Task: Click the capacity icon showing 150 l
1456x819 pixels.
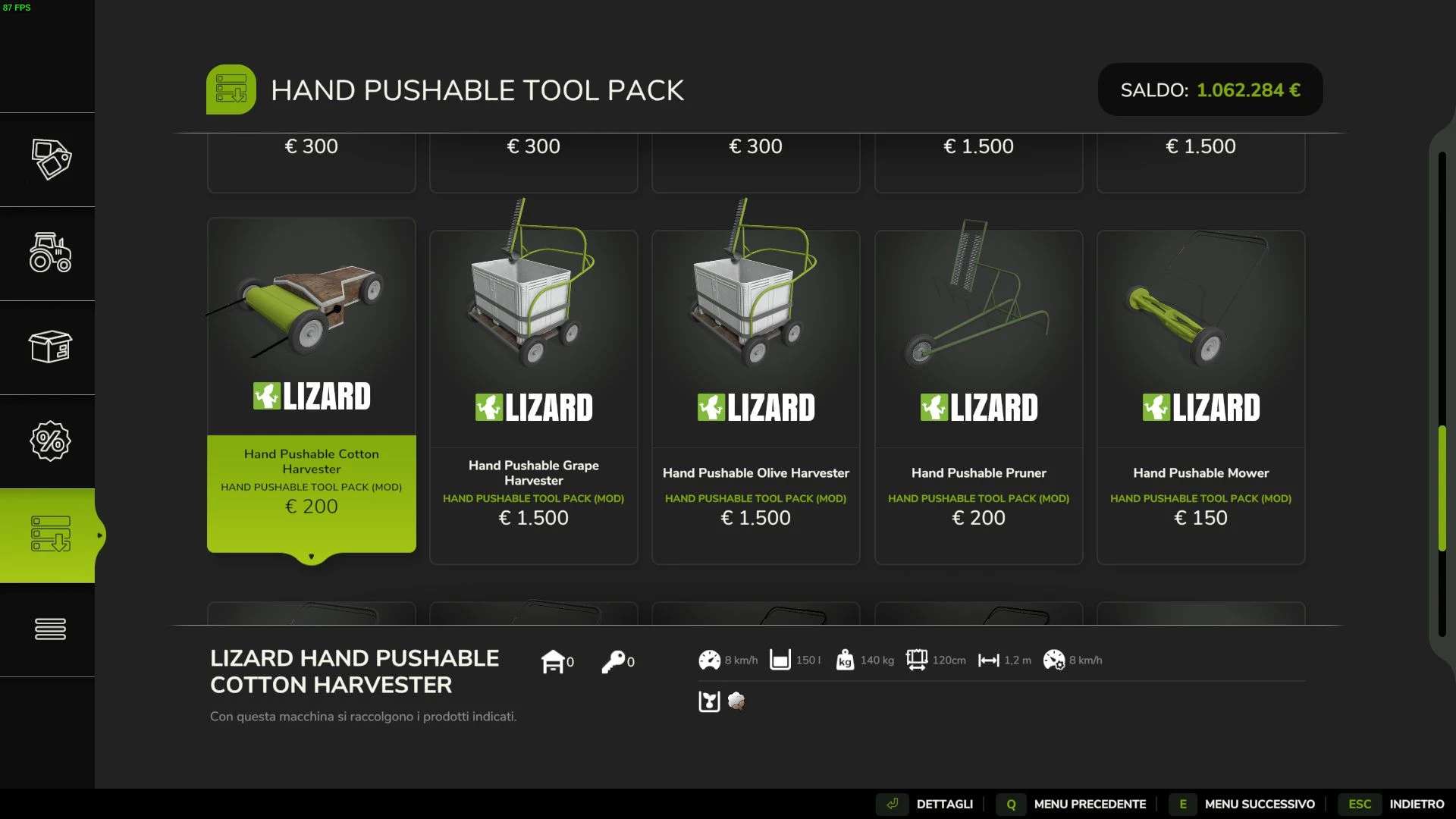Action: (x=780, y=660)
